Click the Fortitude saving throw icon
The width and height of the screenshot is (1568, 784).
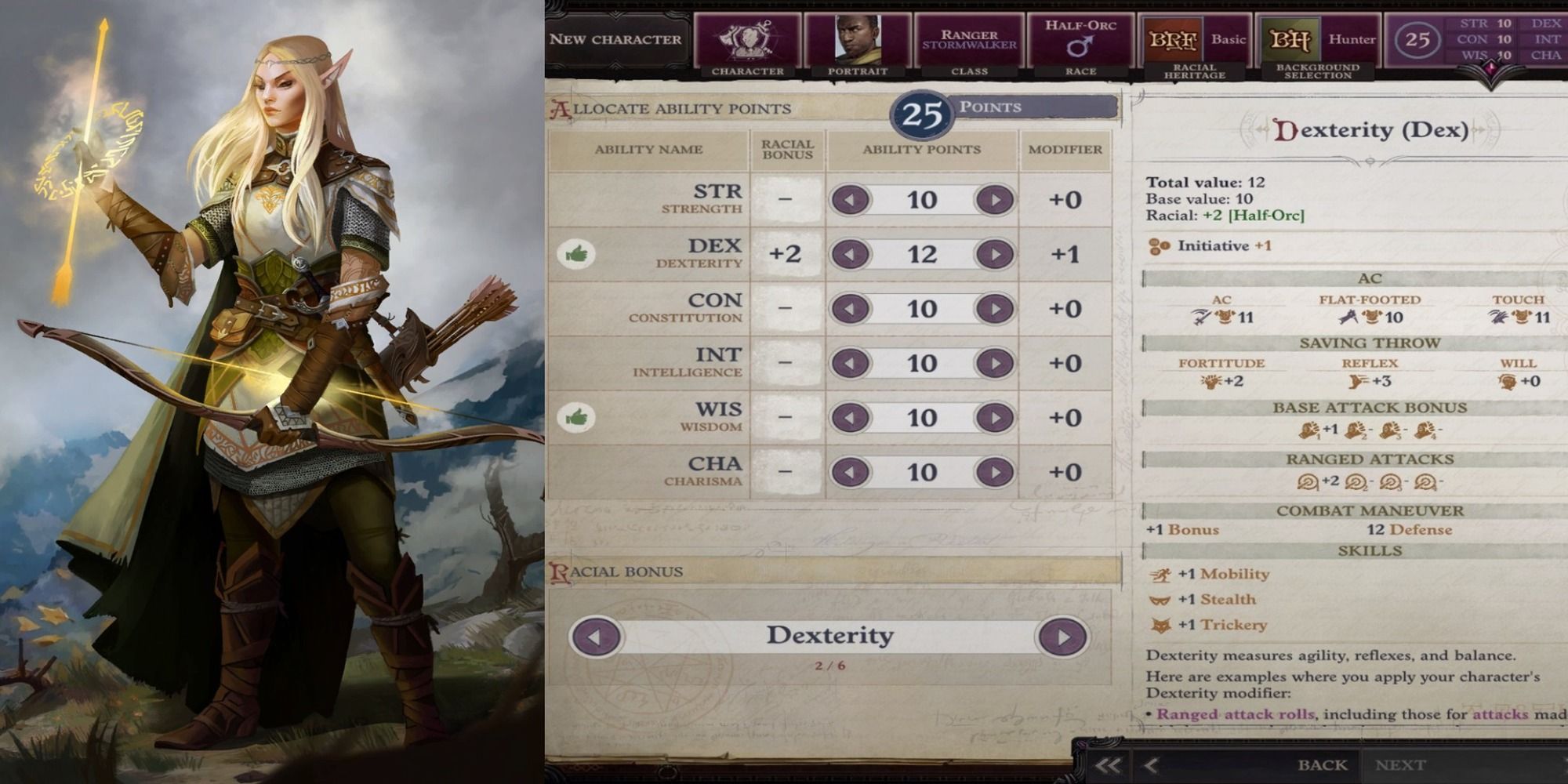point(1210,381)
